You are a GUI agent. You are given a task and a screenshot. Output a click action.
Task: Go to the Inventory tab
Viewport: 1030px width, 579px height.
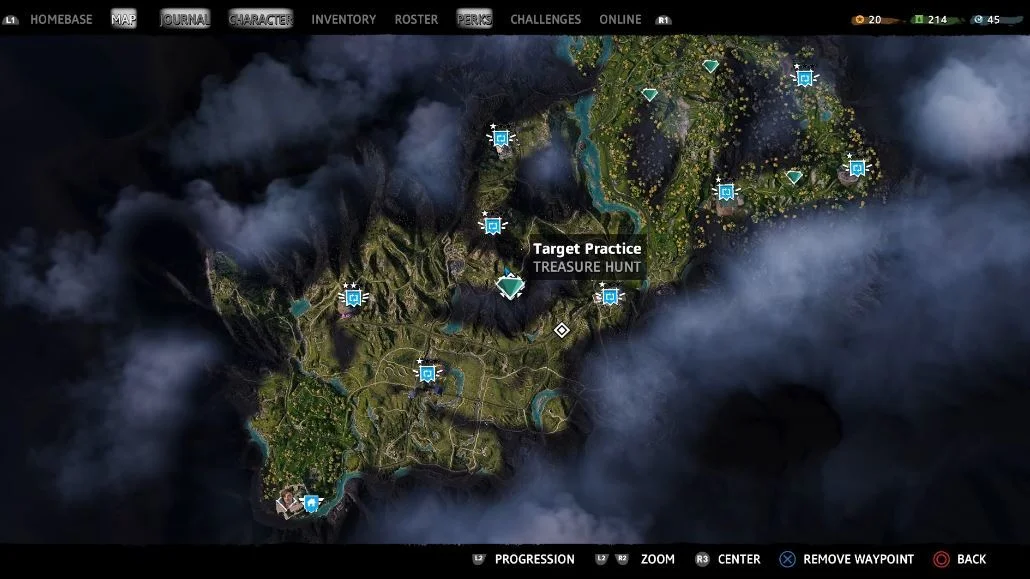(343, 19)
